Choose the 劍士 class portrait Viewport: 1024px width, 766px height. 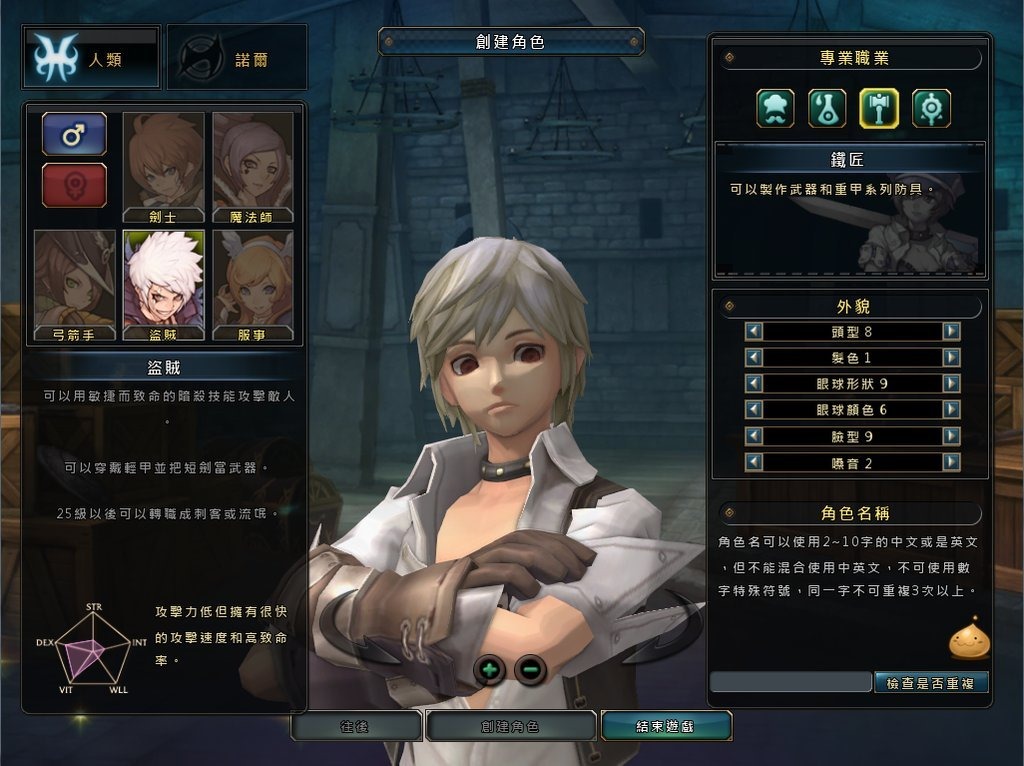tap(164, 166)
